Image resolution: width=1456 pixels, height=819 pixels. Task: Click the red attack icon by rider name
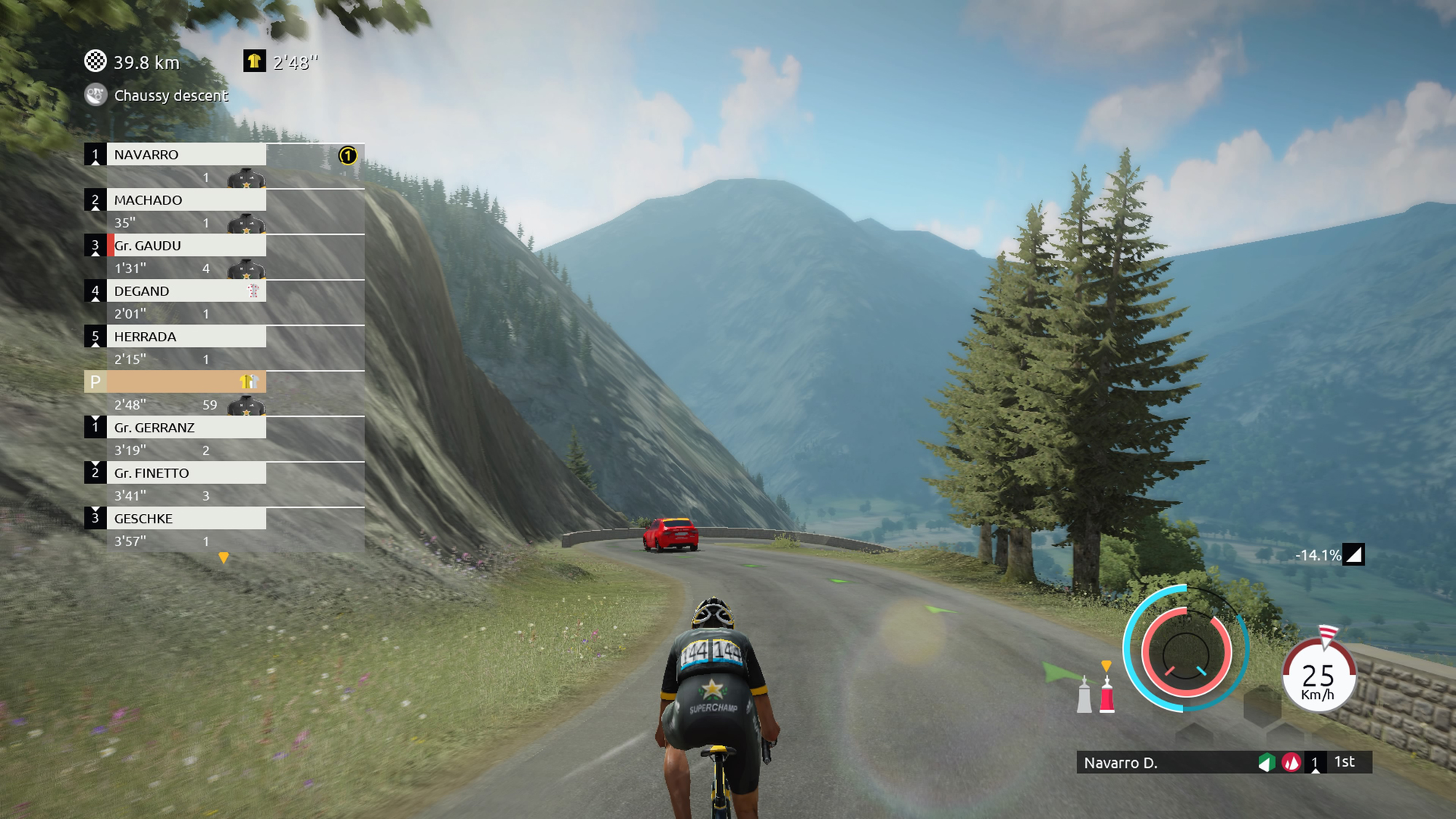coord(1291,762)
